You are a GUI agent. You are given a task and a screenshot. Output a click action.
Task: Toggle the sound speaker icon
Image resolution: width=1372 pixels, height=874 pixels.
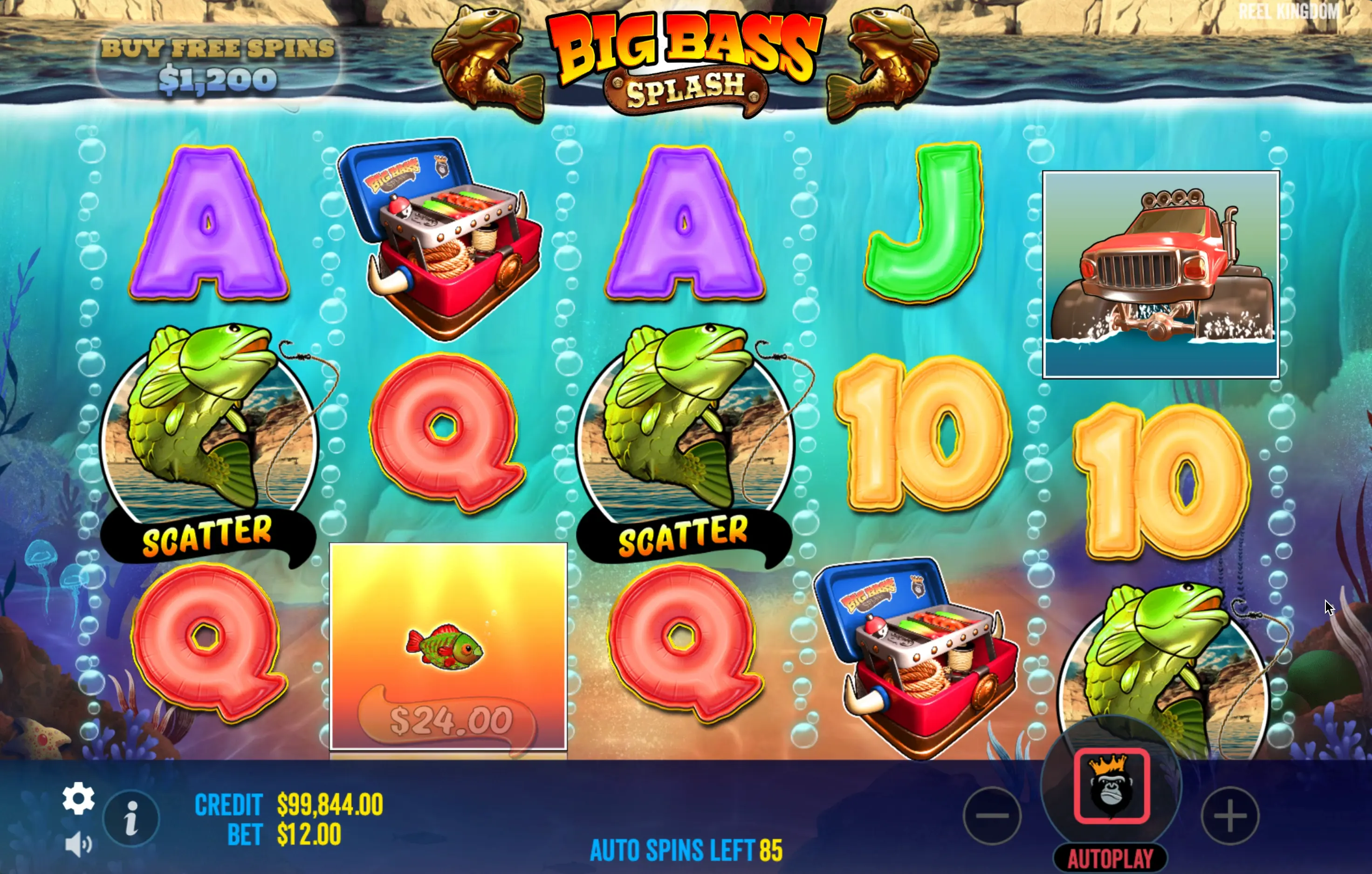click(x=78, y=844)
